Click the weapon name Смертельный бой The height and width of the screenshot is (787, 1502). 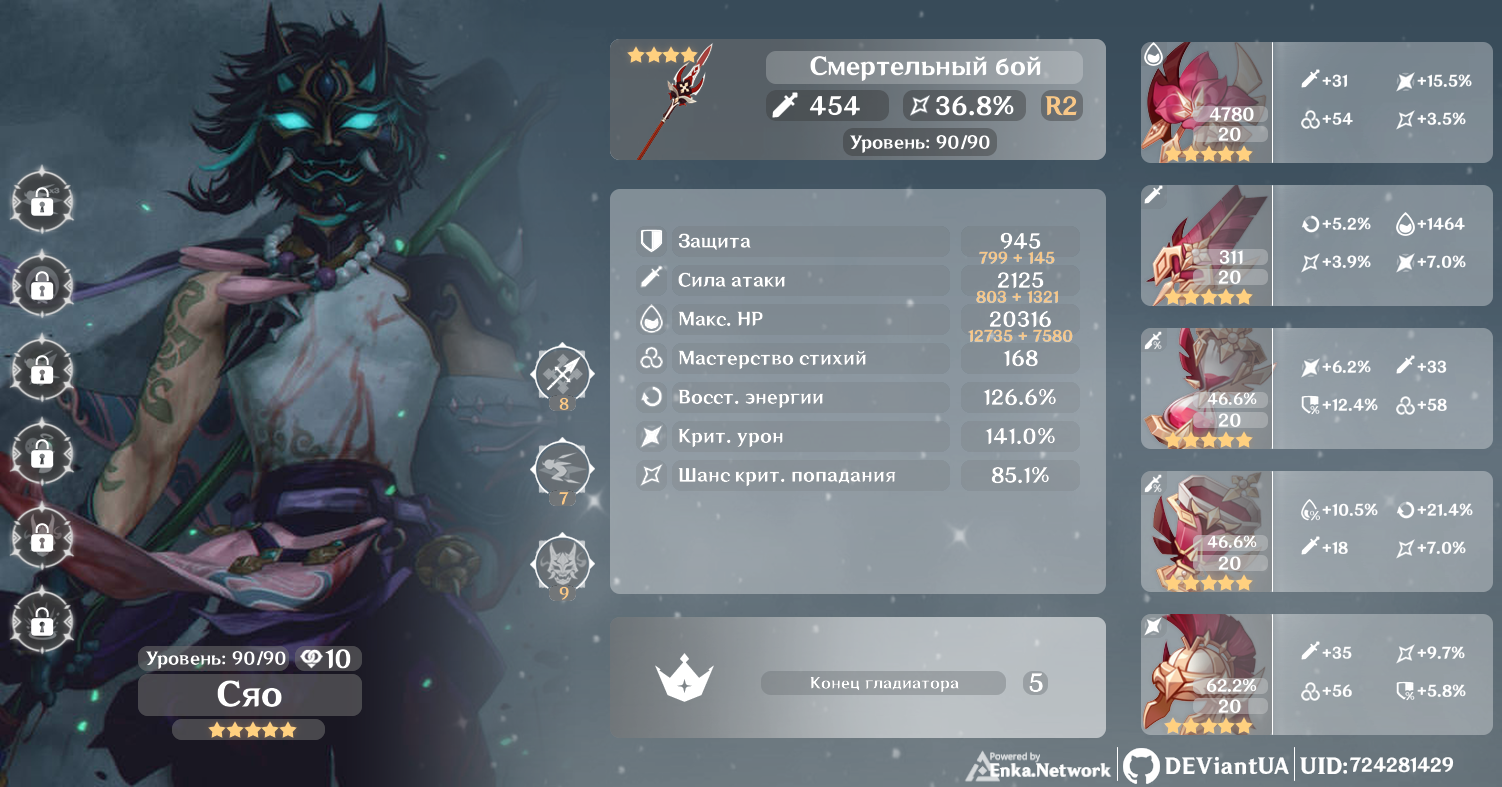924,67
